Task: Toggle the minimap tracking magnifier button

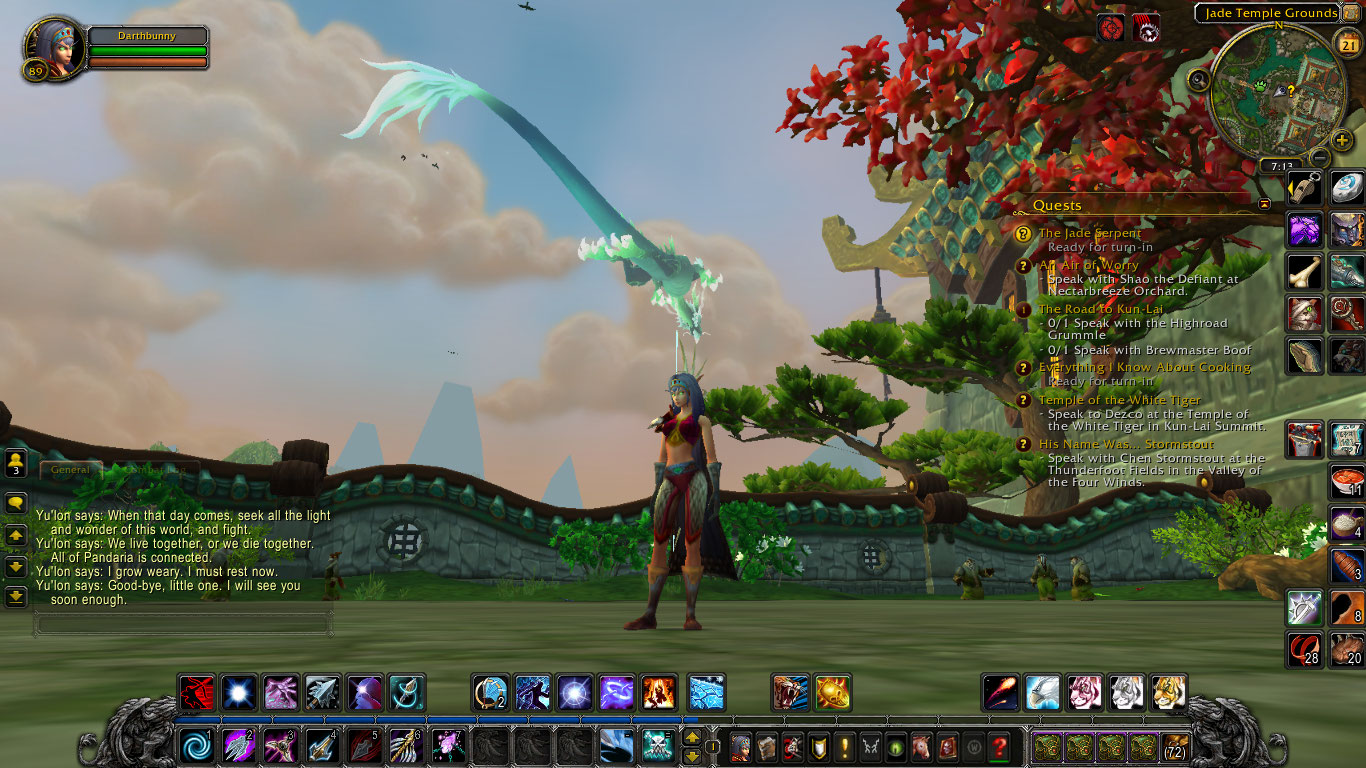Action: click(x=1200, y=78)
